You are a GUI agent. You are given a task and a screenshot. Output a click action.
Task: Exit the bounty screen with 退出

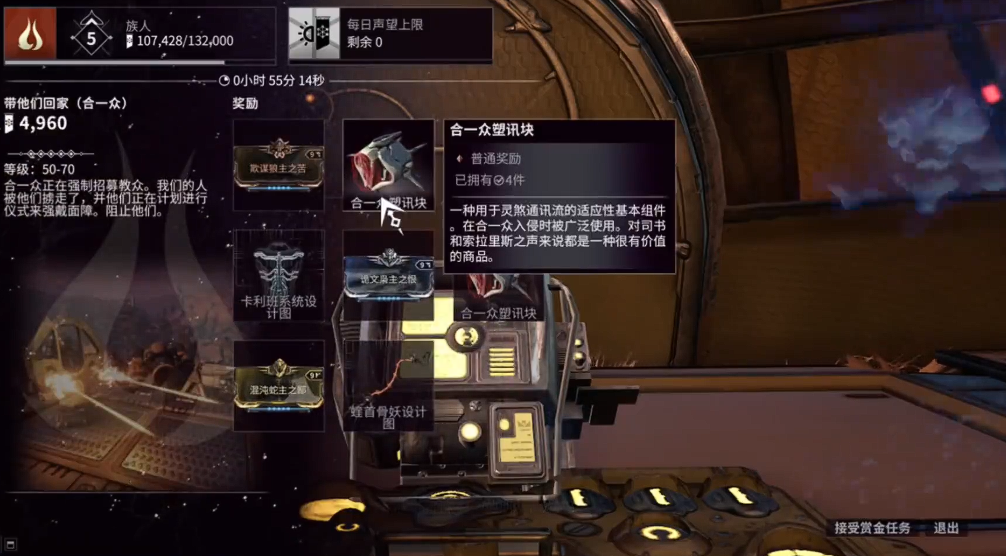pyautogui.click(x=946, y=528)
